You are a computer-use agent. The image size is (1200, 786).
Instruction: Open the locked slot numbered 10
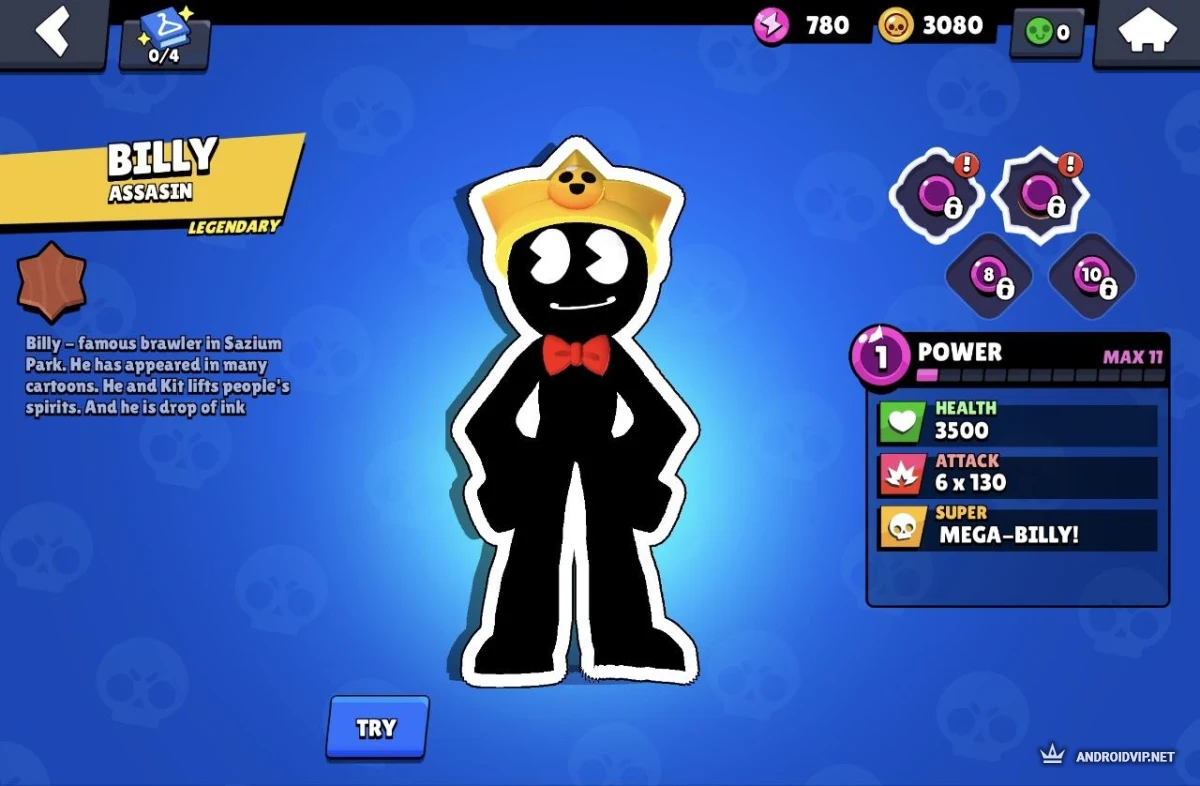(1092, 276)
